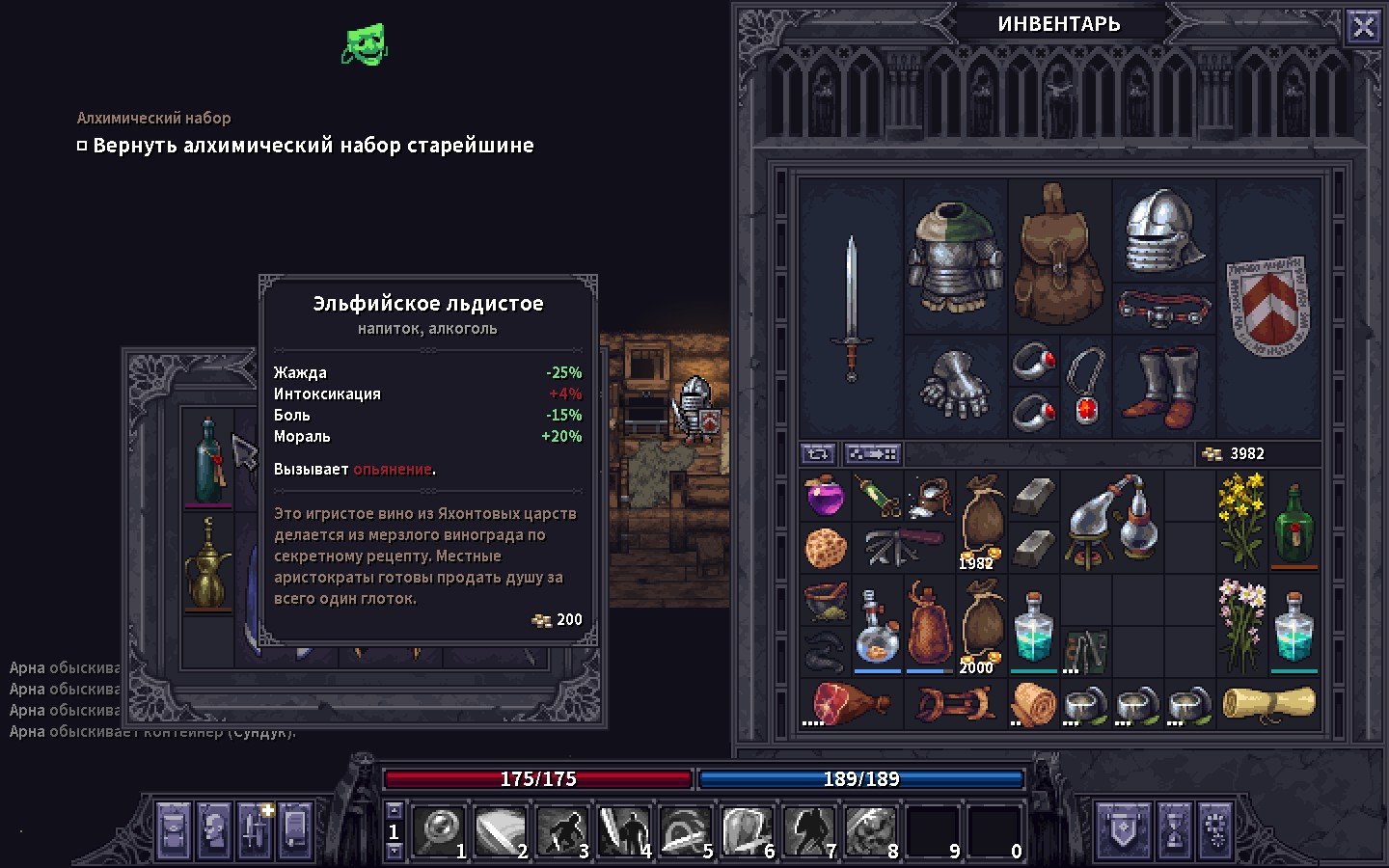The image size is (1389, 868).
Task: Activate the magnifying glass skill in slot 1
Action: pos(440,830)
